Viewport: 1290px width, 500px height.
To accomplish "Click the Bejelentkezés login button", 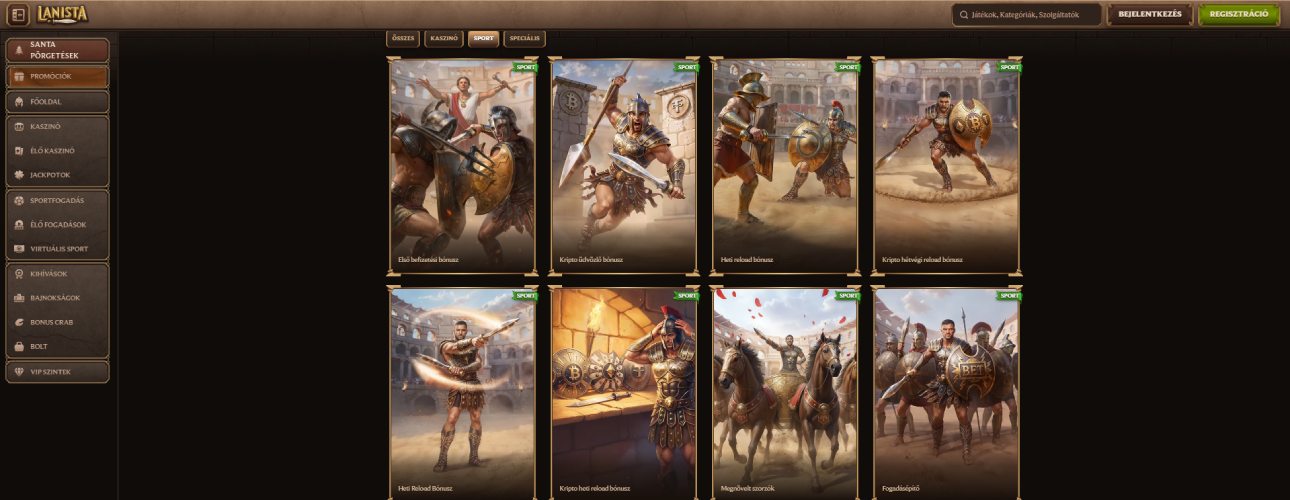I will click(x=1150, y=15).
